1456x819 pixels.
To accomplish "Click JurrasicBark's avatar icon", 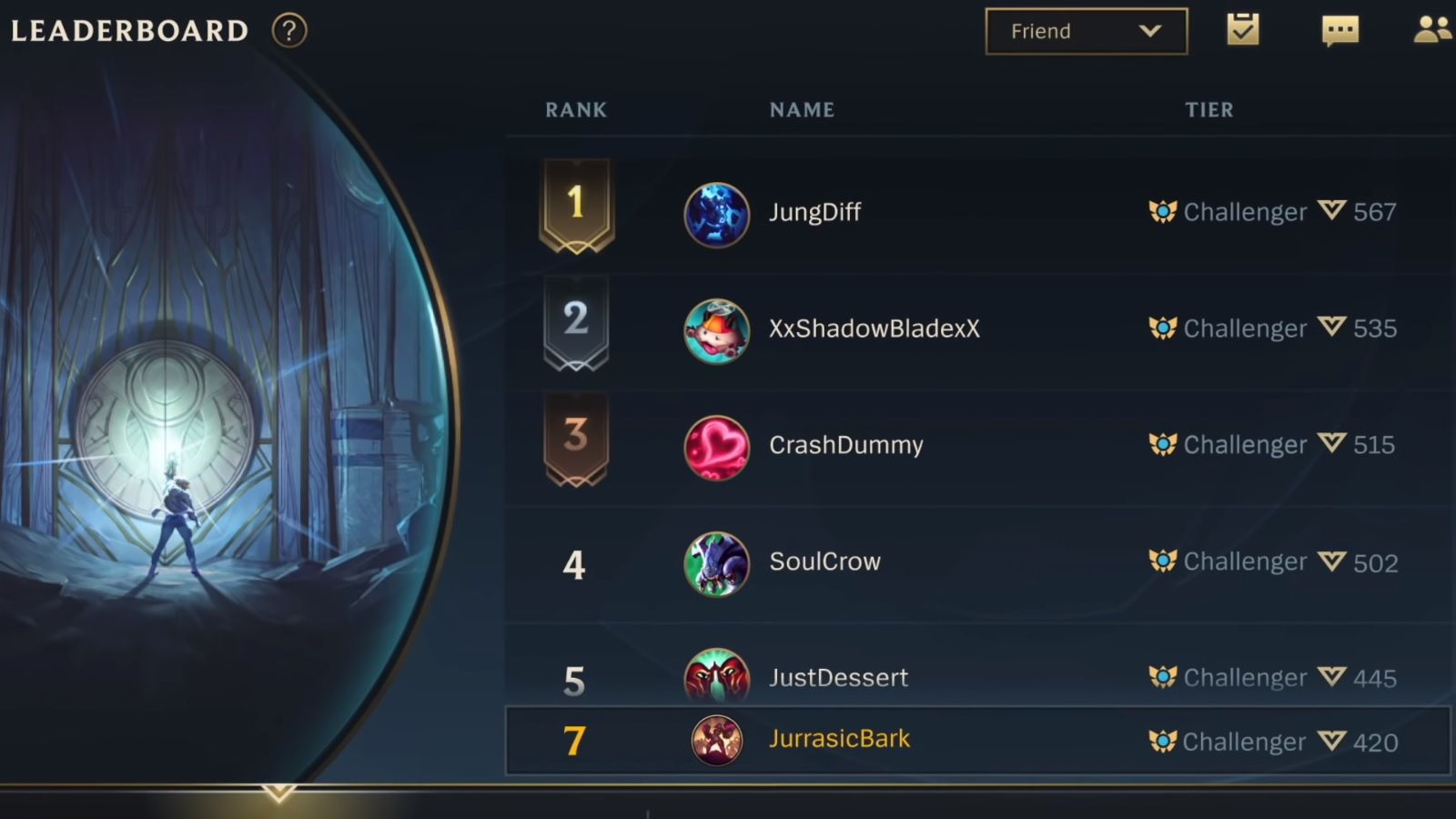I will [716, 739].
